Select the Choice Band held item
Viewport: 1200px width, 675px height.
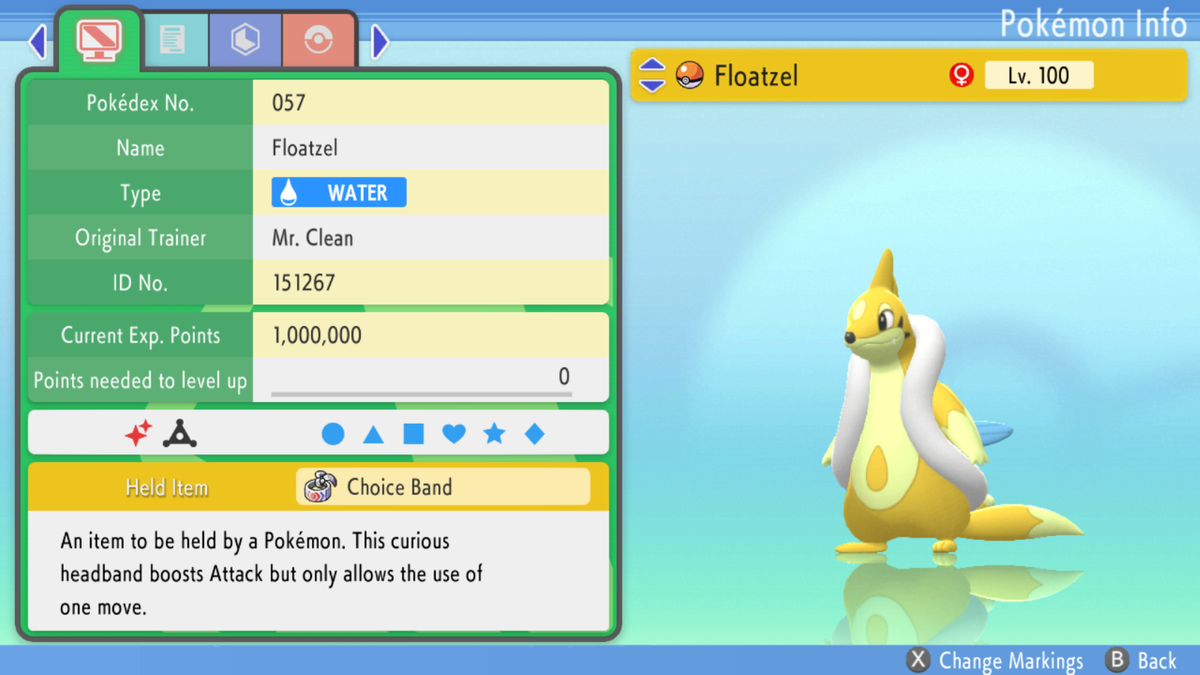coord(443,487)
